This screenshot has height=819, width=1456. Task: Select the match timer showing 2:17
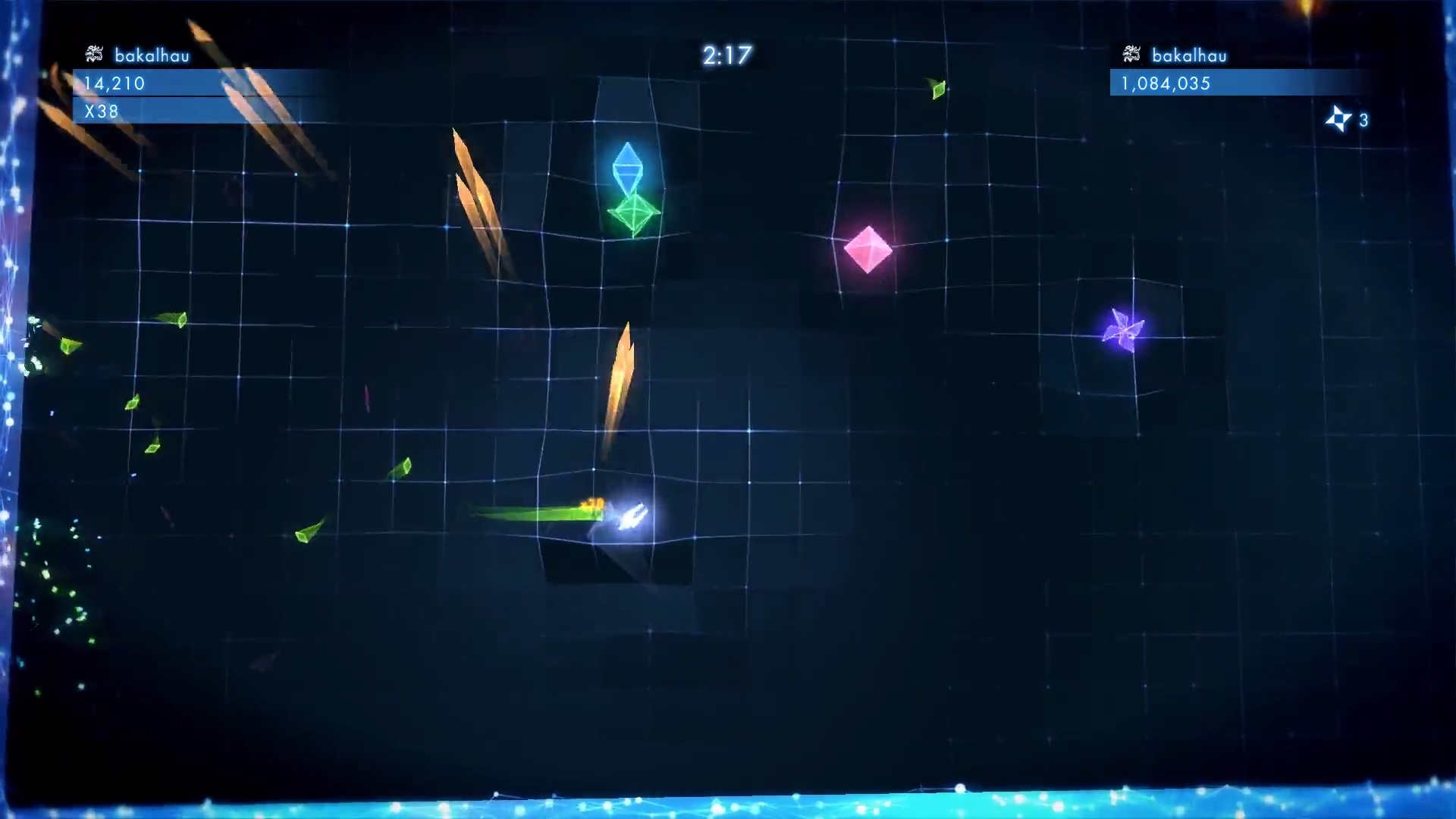[x=726, y=55]
